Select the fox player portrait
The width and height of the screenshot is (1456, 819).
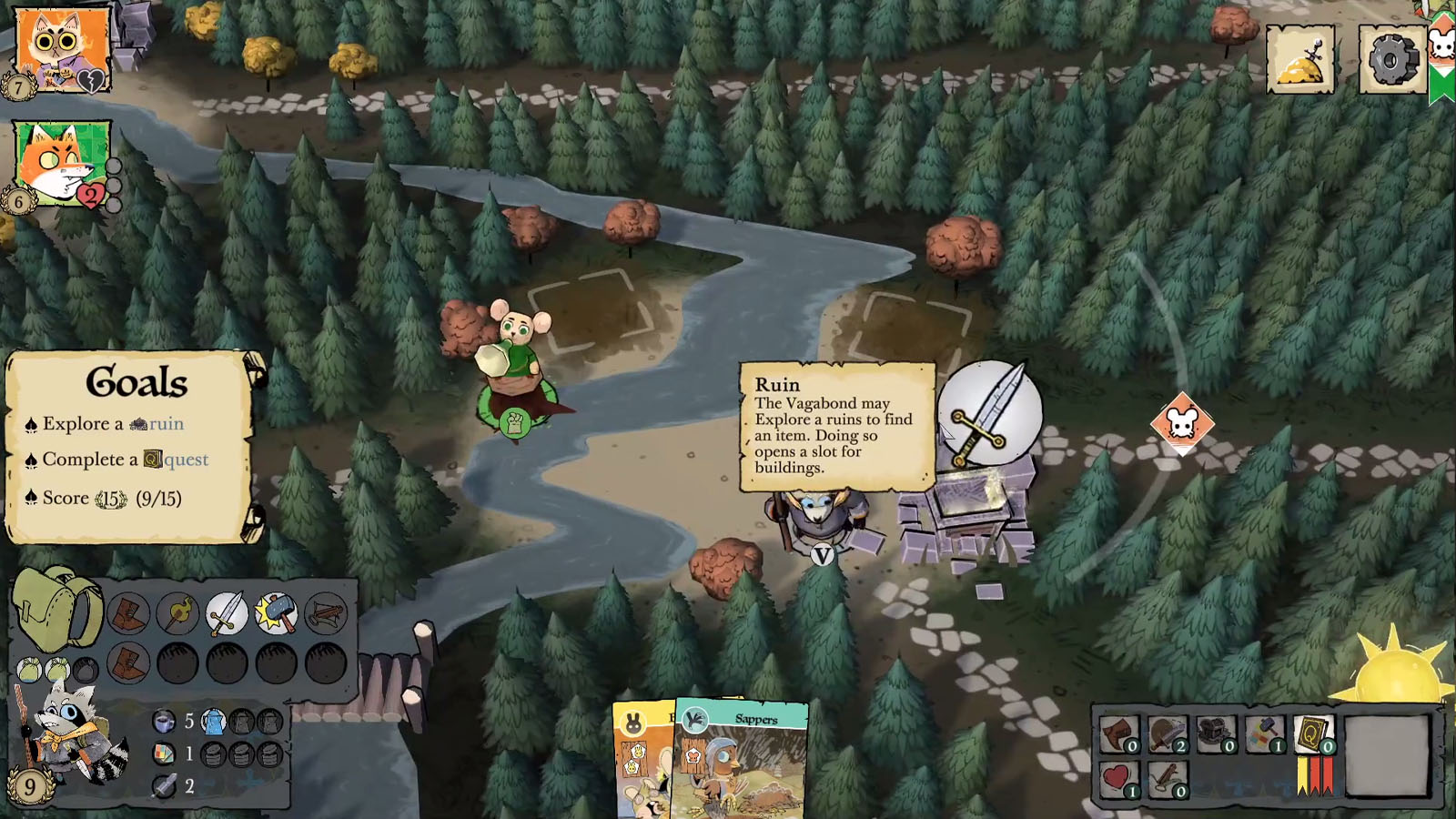61,164
